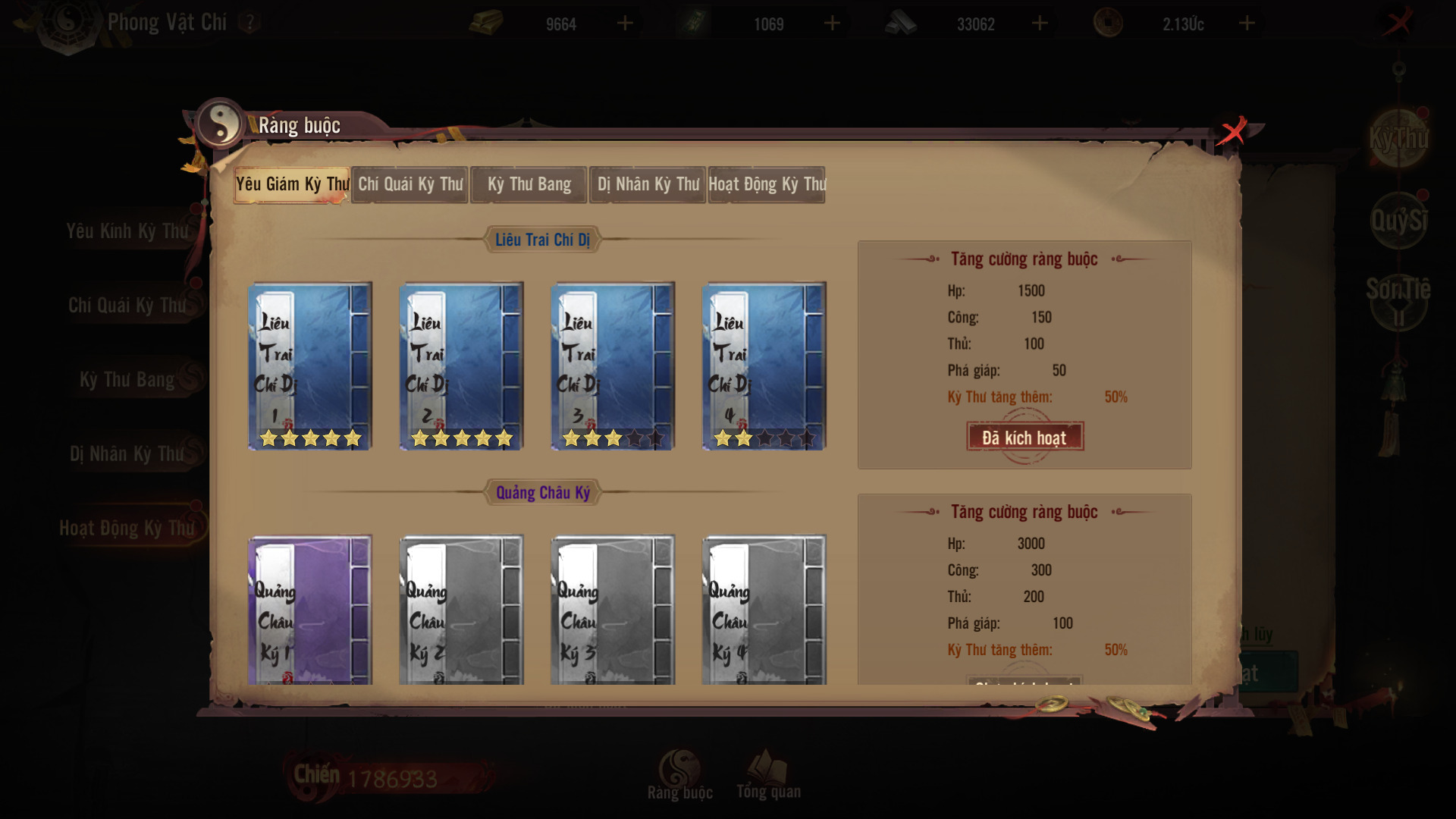
Task: Select the purple Quảng Châu Ký 1 book
Action: pyautogui.click(x=310, y=610)
